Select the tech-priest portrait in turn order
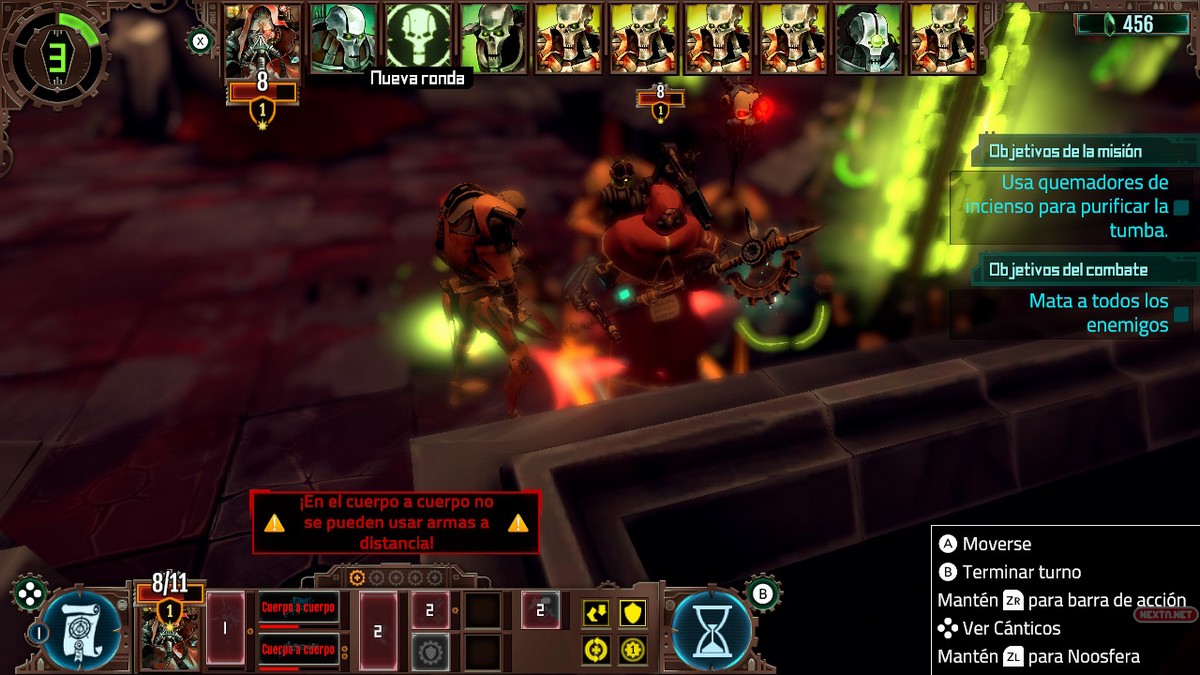Viewport: 1200px width, 675px height. coord(262,40)
